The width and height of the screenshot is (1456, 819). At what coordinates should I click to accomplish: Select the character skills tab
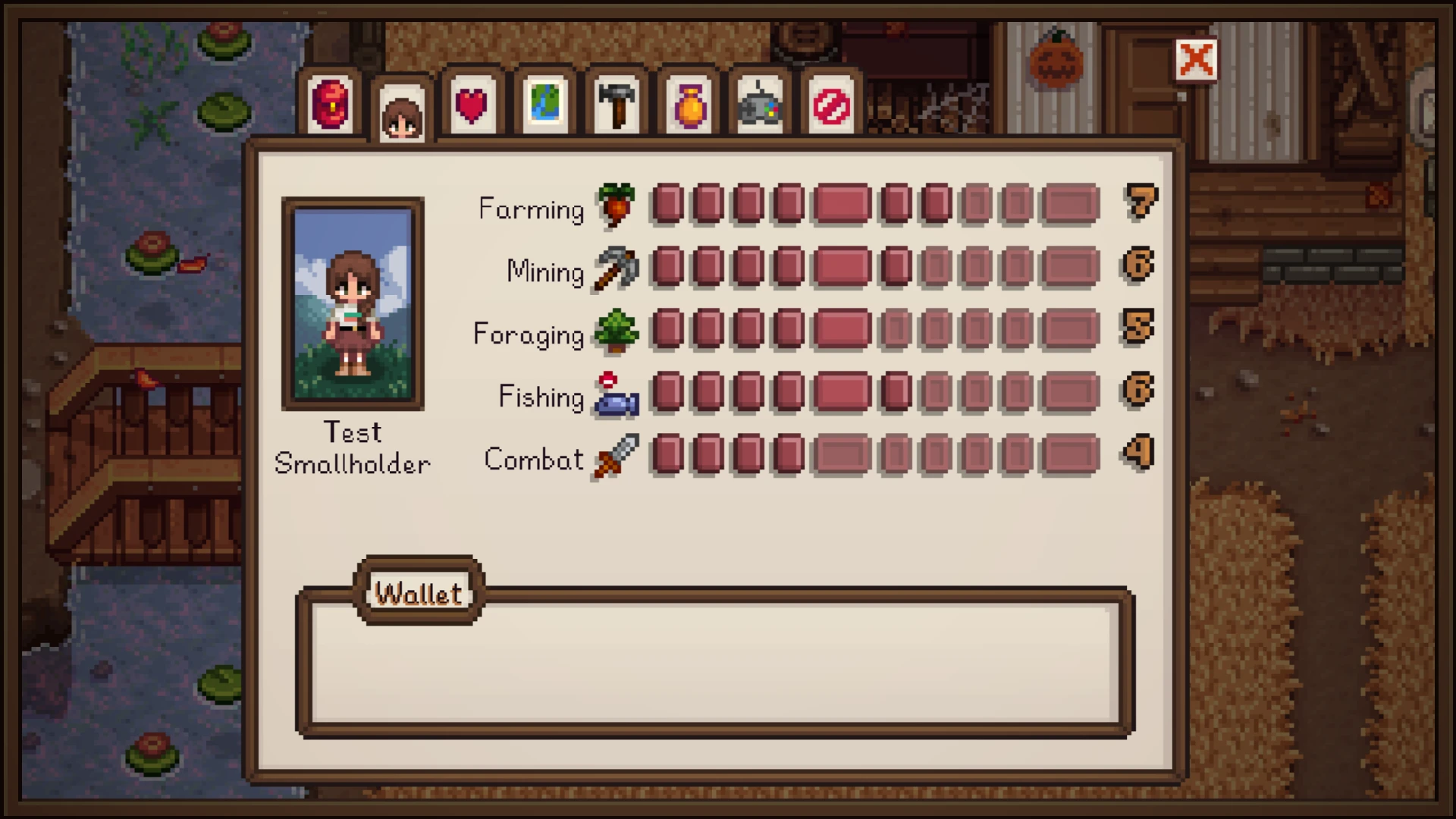pos(402,115)
